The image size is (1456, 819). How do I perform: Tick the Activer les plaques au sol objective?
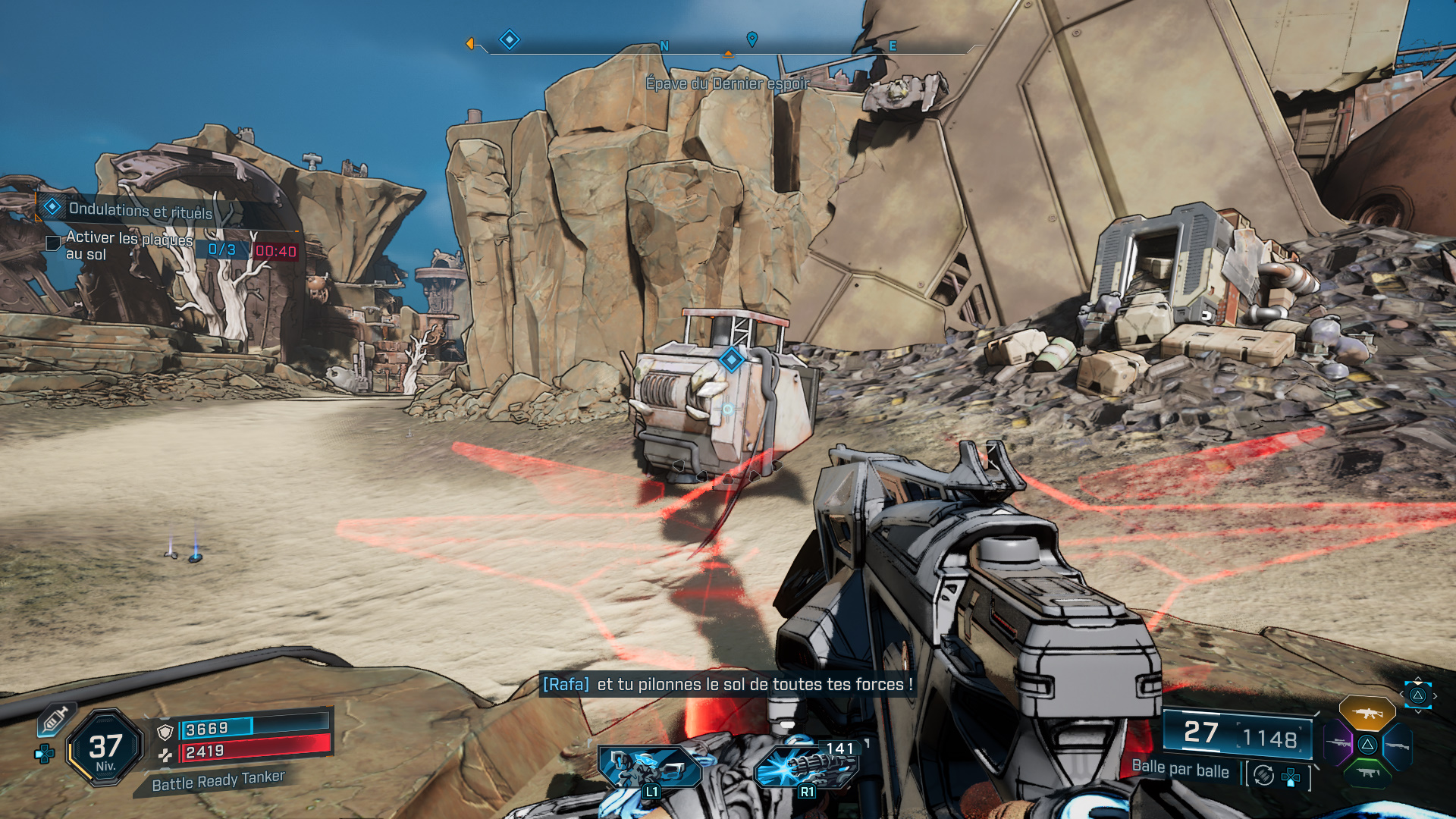pyautogui.click(x=53, y=243)
